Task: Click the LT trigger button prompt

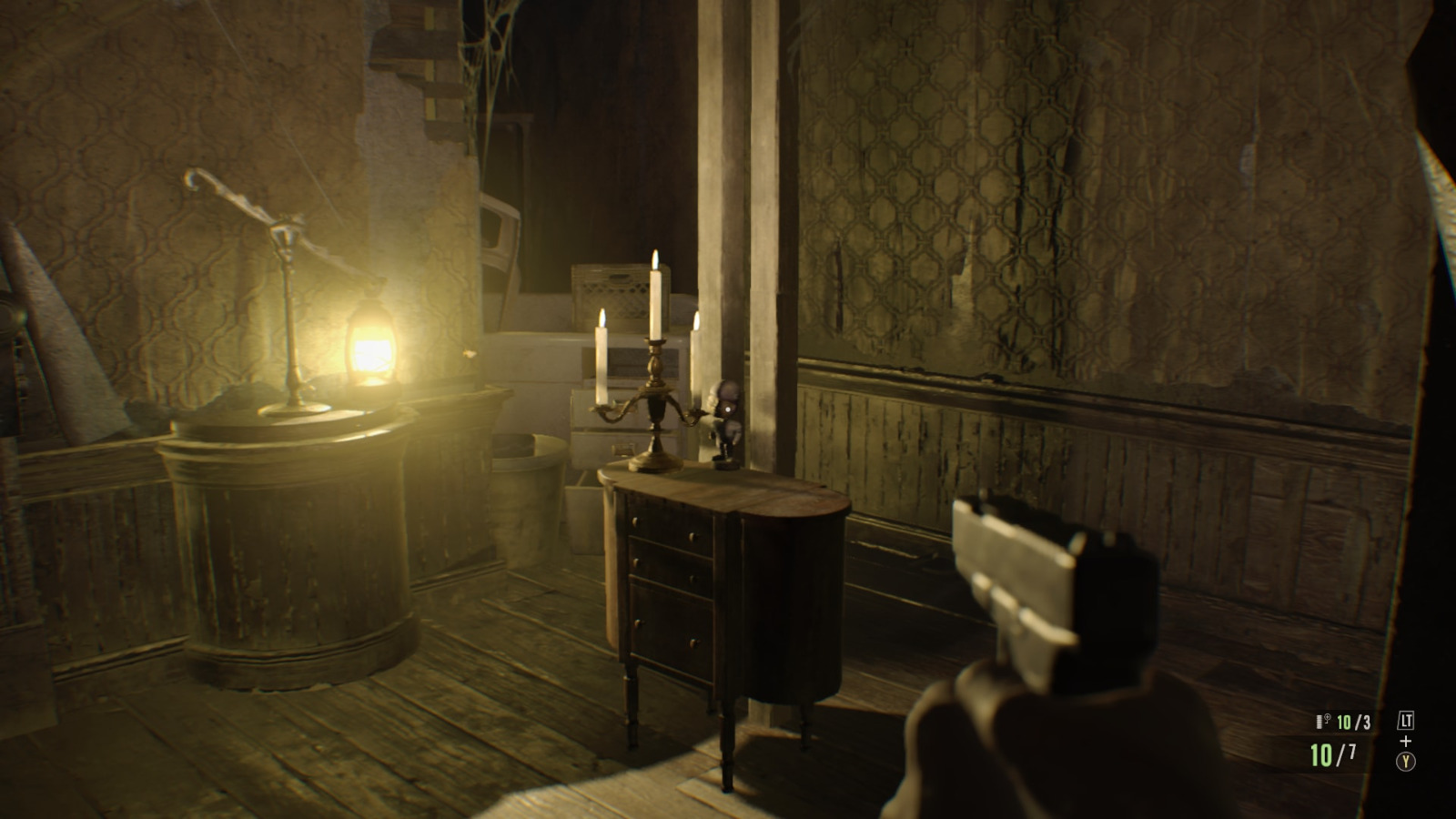Action: [1406, 720]
